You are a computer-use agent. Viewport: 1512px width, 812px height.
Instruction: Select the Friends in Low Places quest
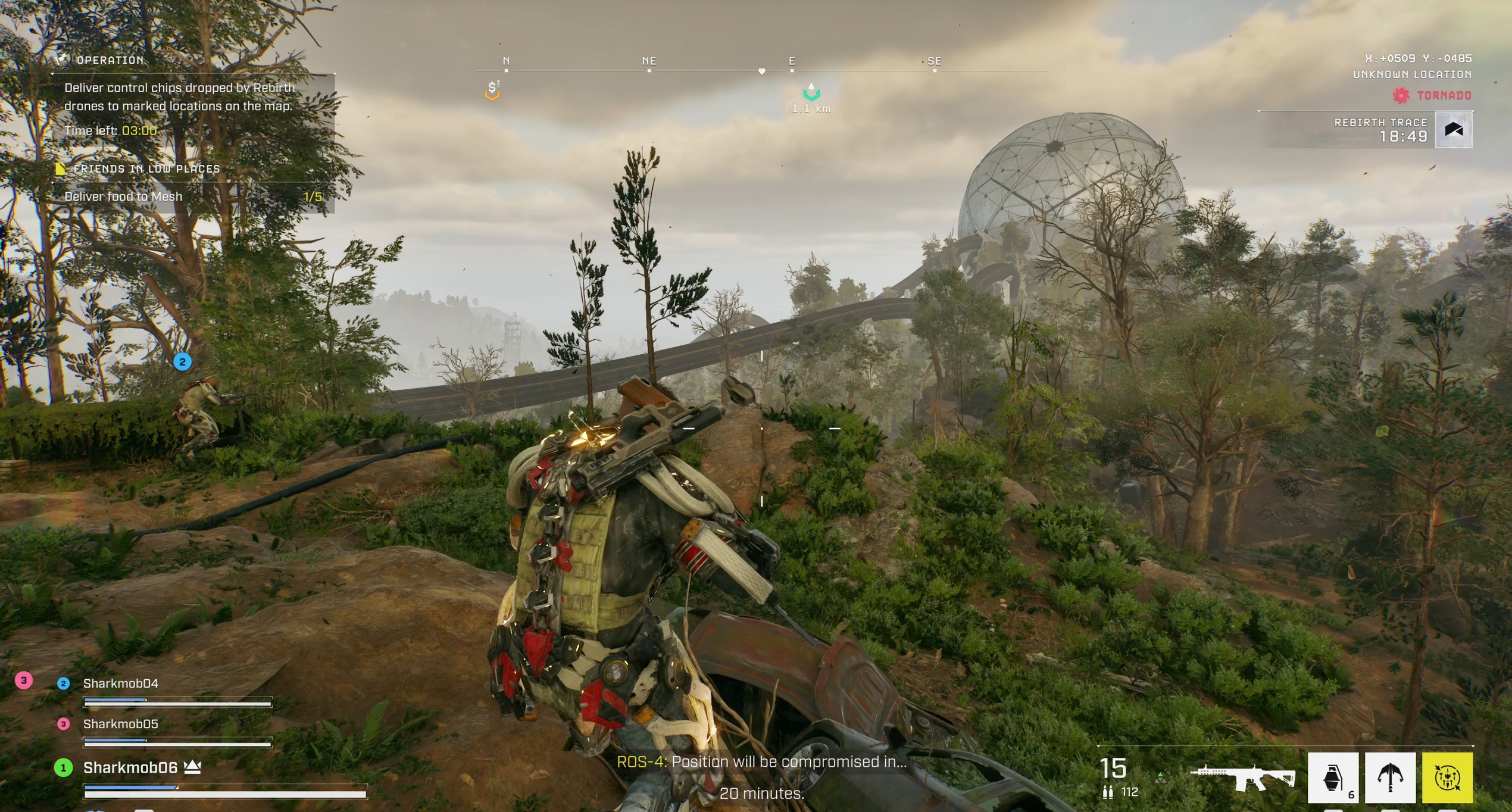coord(146,169)
